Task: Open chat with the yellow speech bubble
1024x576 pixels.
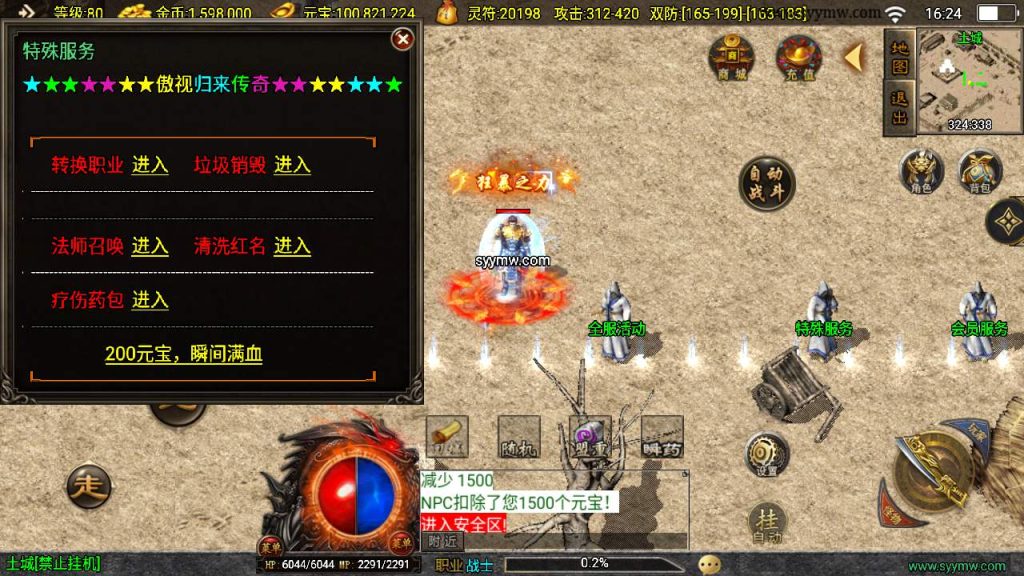Action: (x=710, y=564)
